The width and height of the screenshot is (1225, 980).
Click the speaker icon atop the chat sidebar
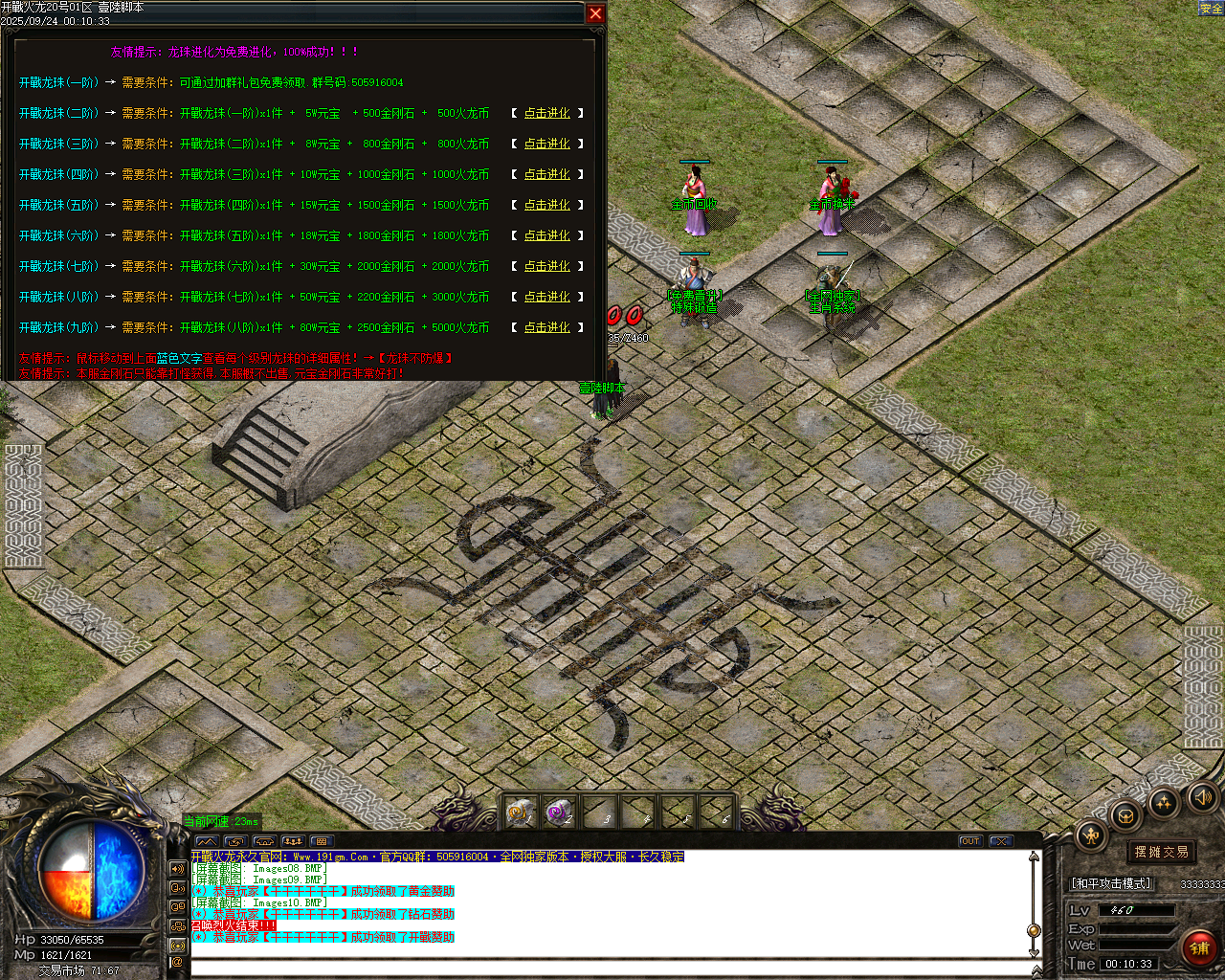(x=178, y=869)
